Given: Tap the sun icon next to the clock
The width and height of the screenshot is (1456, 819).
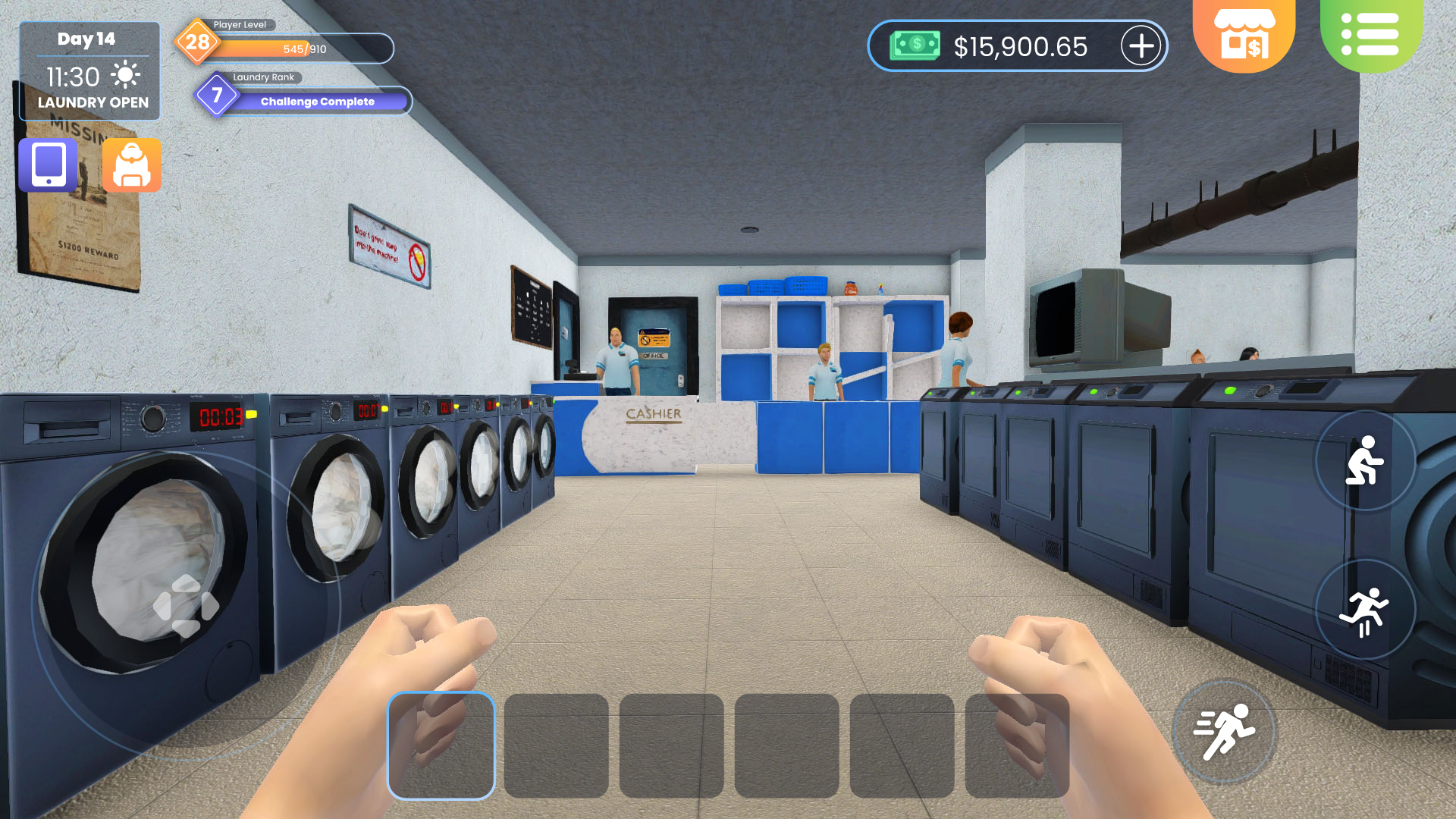Looking at the screenshot, I should 126,76.
